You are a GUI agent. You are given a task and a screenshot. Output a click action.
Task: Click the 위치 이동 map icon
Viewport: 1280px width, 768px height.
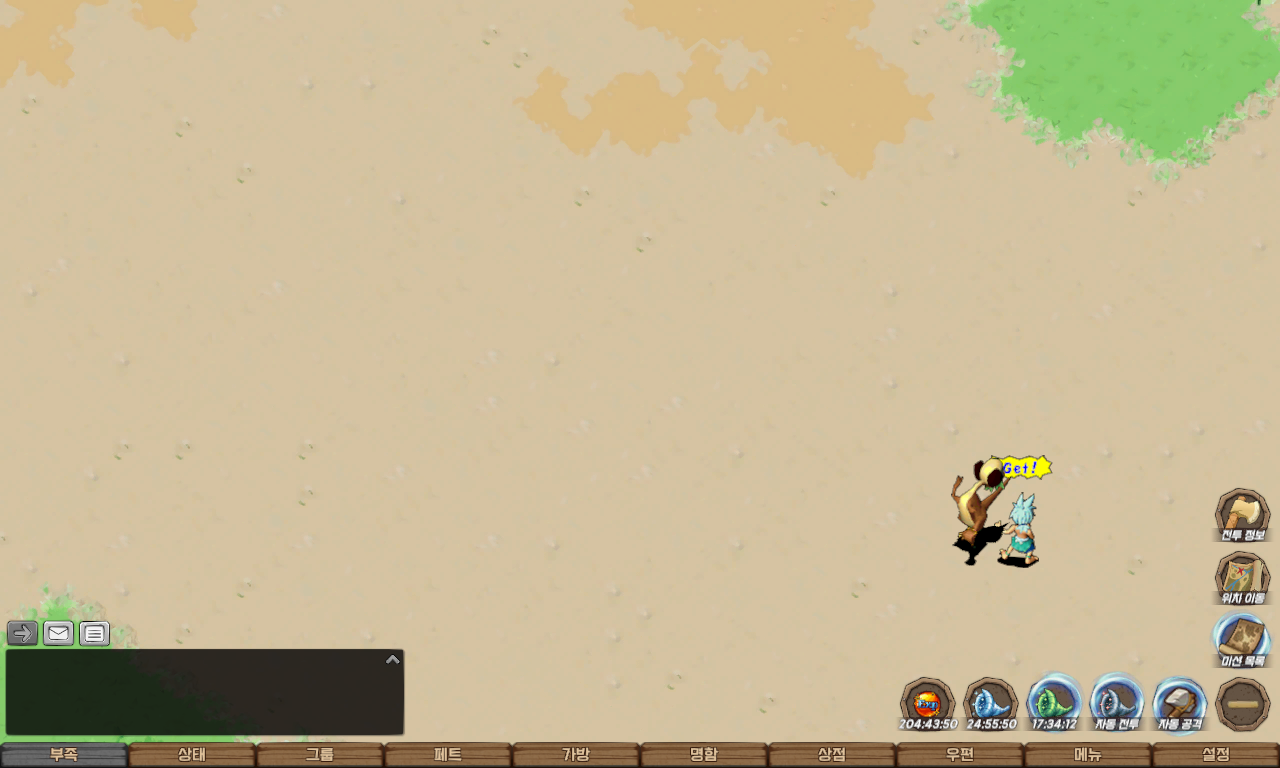pos(1242,577)
